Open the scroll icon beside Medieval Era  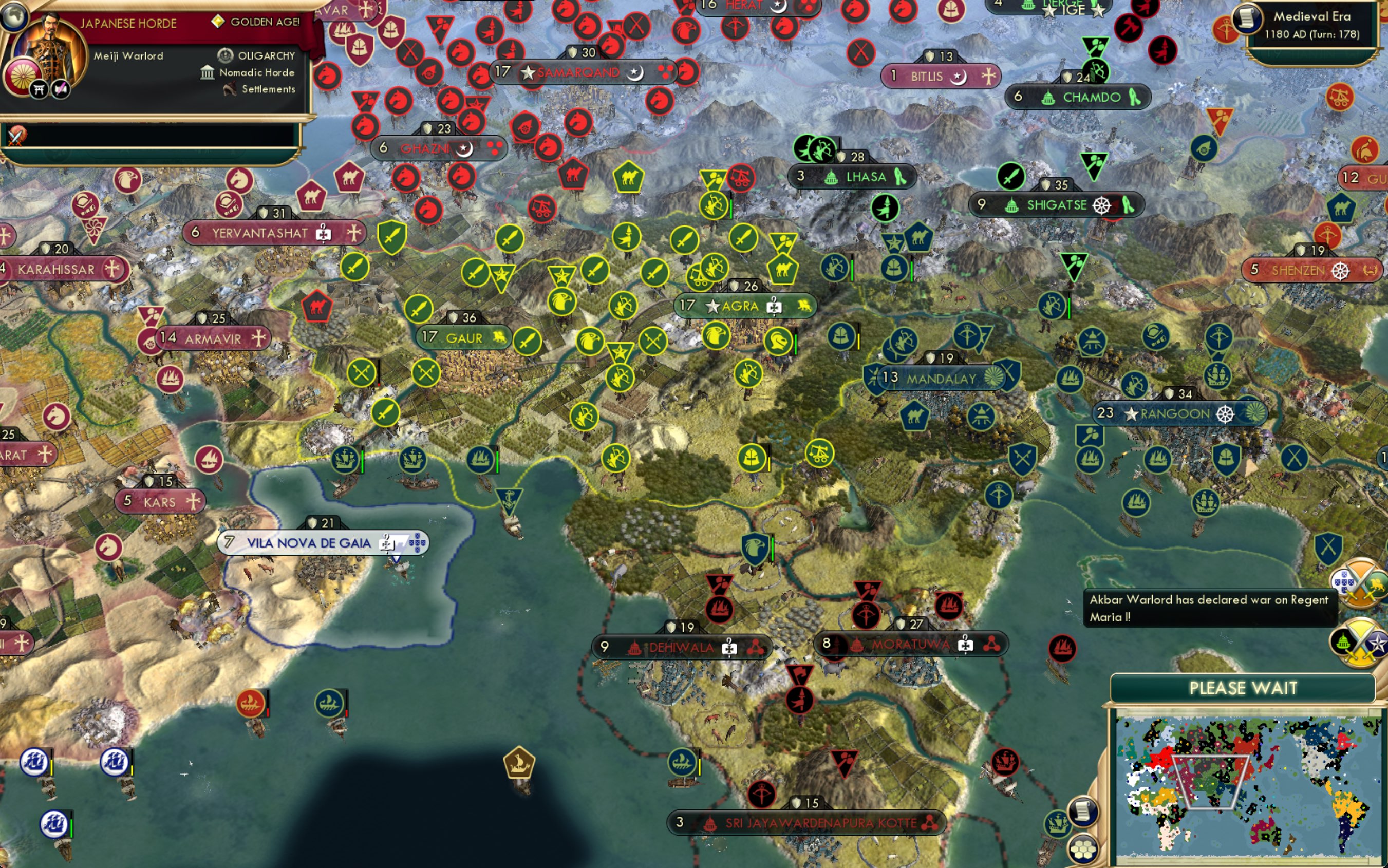[x=1246, y=18]
